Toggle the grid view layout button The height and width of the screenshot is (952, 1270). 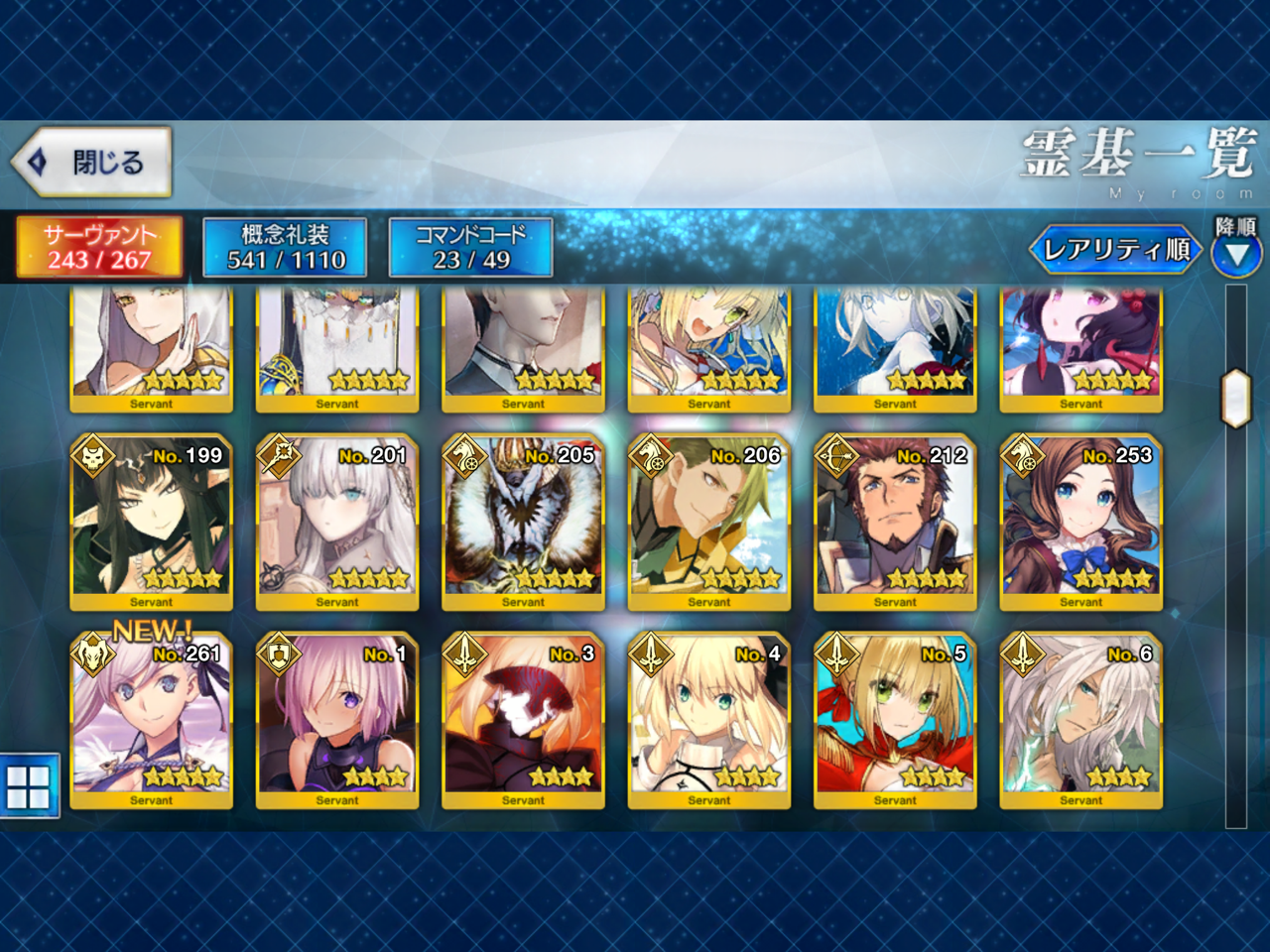click(x=28, y=786)
